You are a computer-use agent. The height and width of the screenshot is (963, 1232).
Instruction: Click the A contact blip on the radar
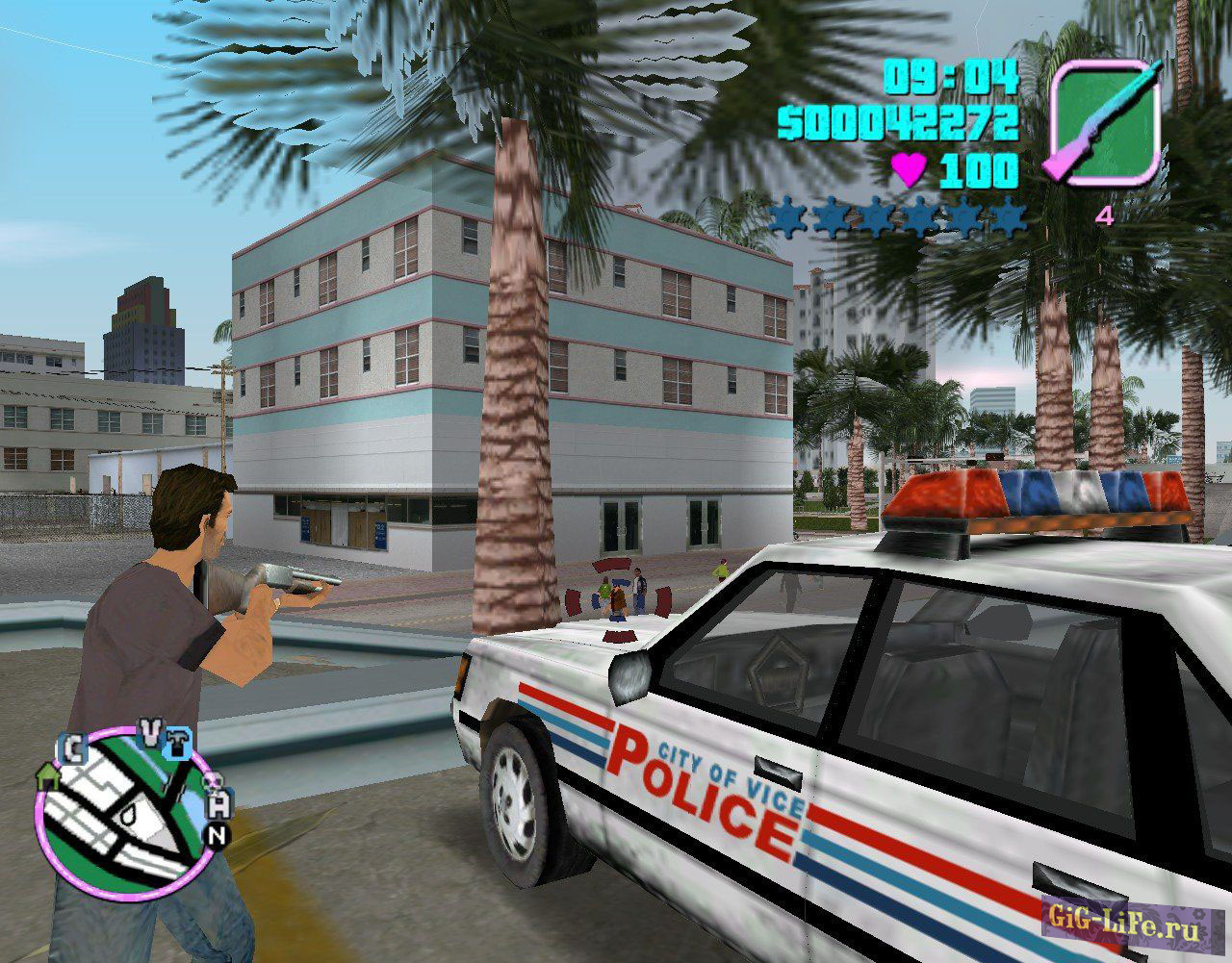click(219, 804)
